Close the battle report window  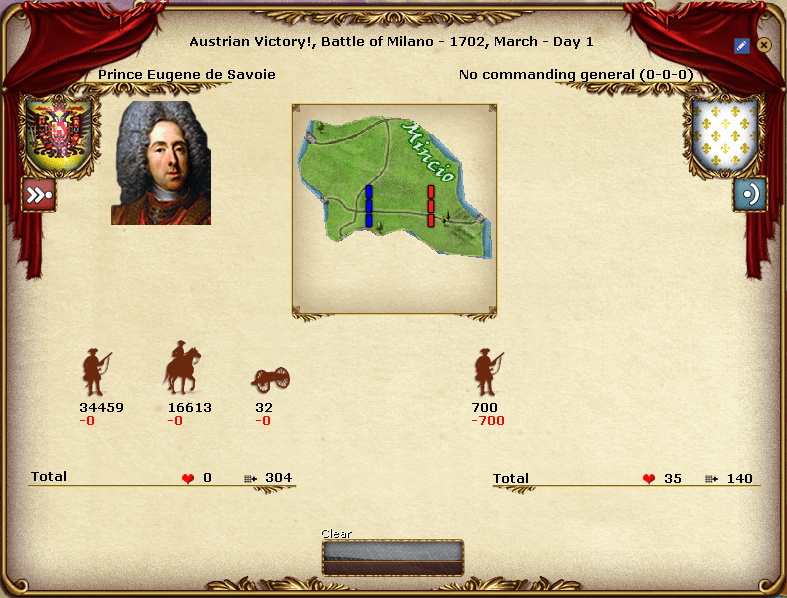[764, 45]
